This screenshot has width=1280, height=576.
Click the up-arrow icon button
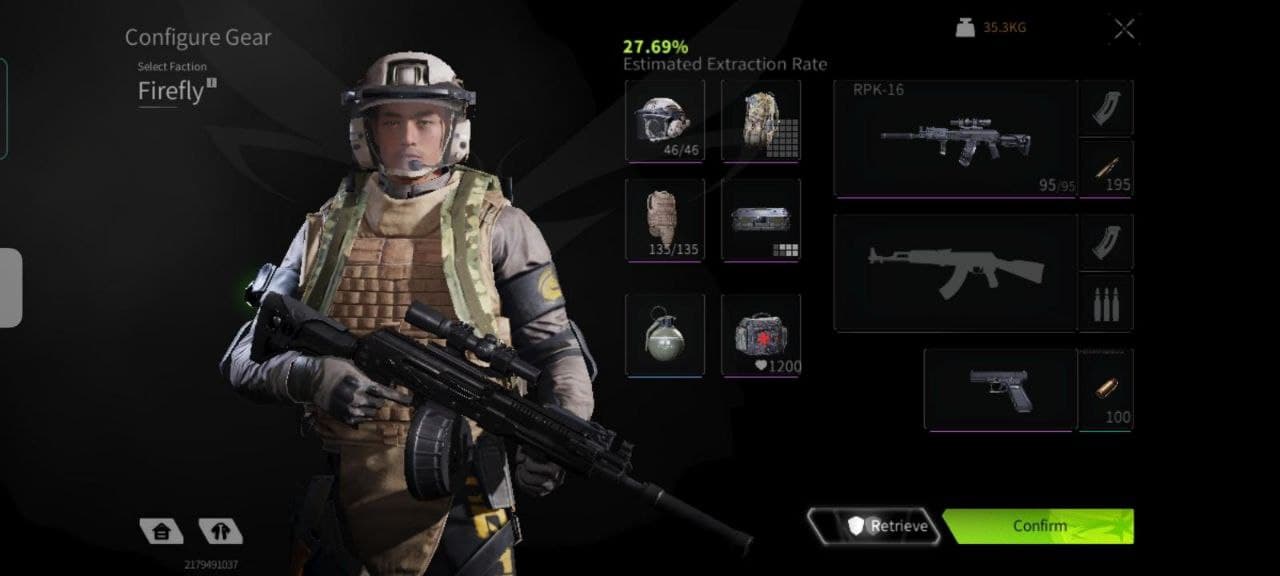point(220,531)
